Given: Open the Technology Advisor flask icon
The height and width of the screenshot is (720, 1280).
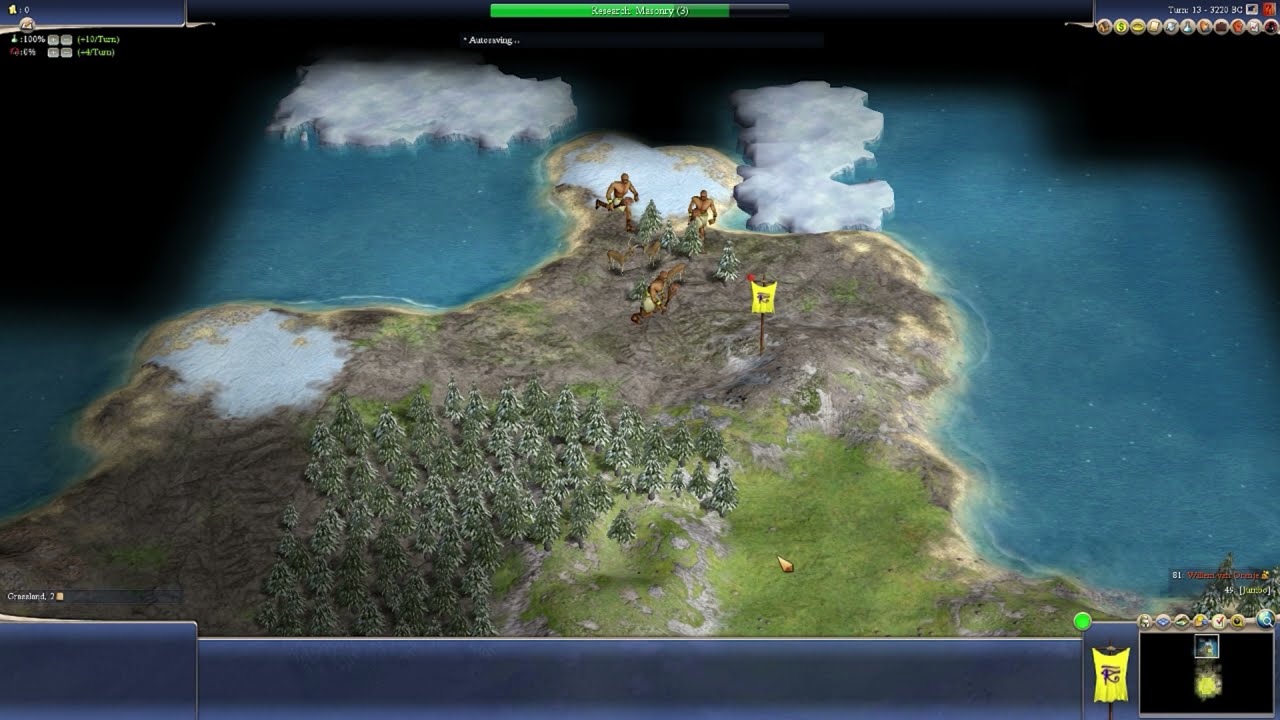Looking at the screenshot, I should [x=1187, y=27].
